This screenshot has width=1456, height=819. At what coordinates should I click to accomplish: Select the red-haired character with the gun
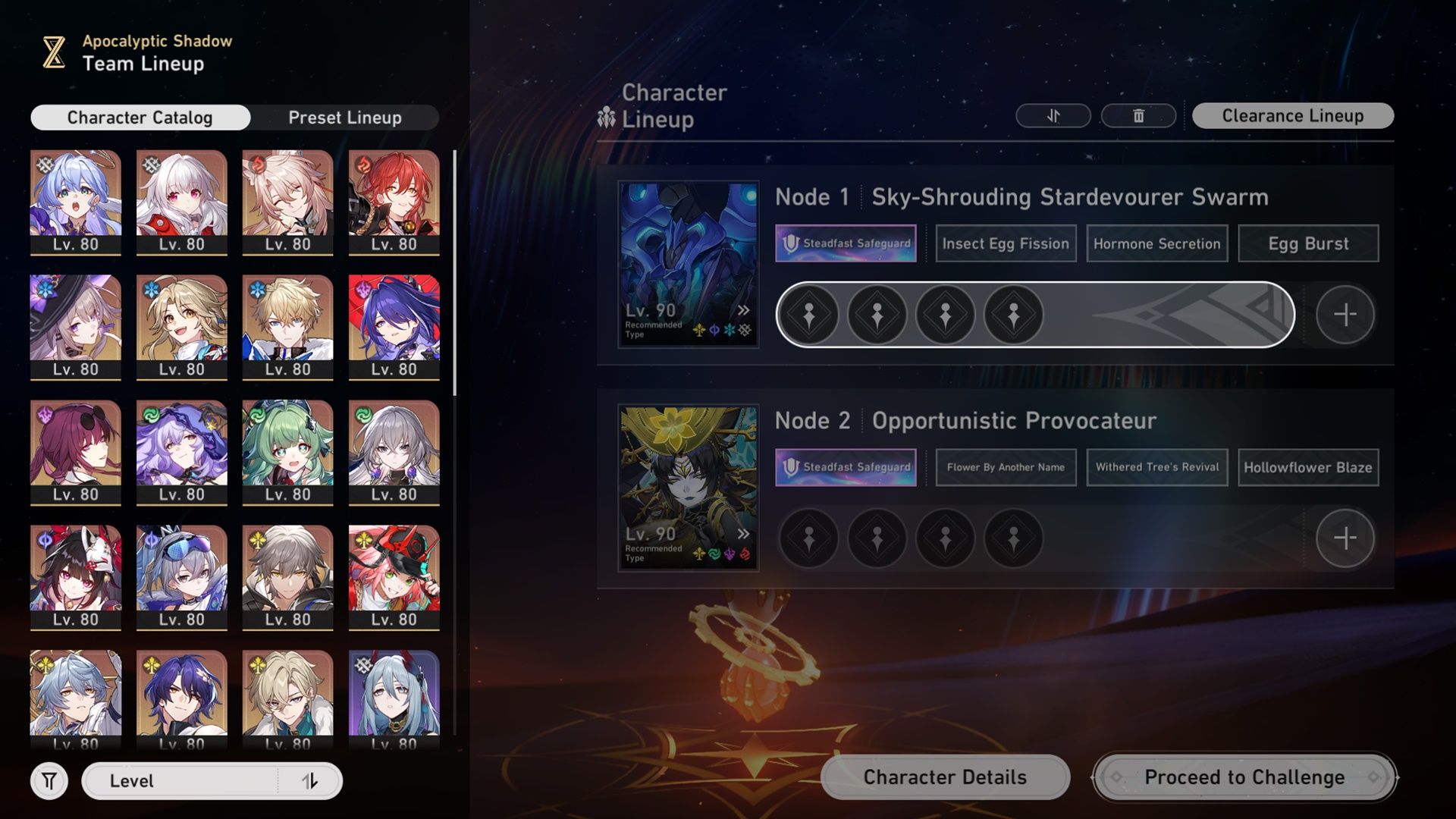pyautogui.click(x=394, y=201)
